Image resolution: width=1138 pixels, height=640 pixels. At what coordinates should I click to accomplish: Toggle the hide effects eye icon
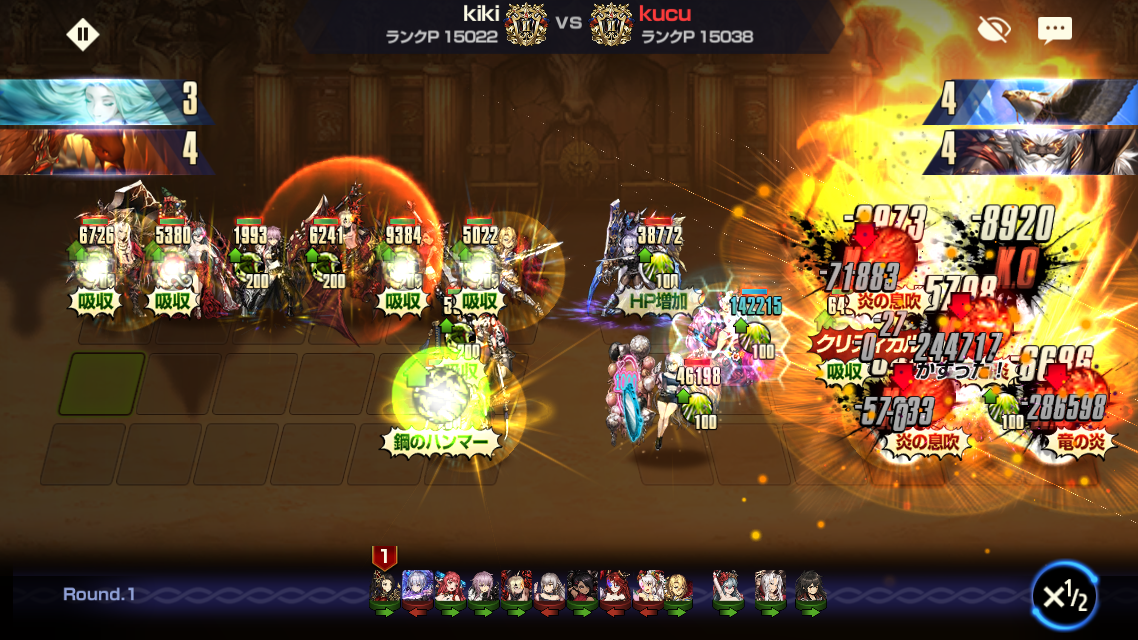(993, 30)
